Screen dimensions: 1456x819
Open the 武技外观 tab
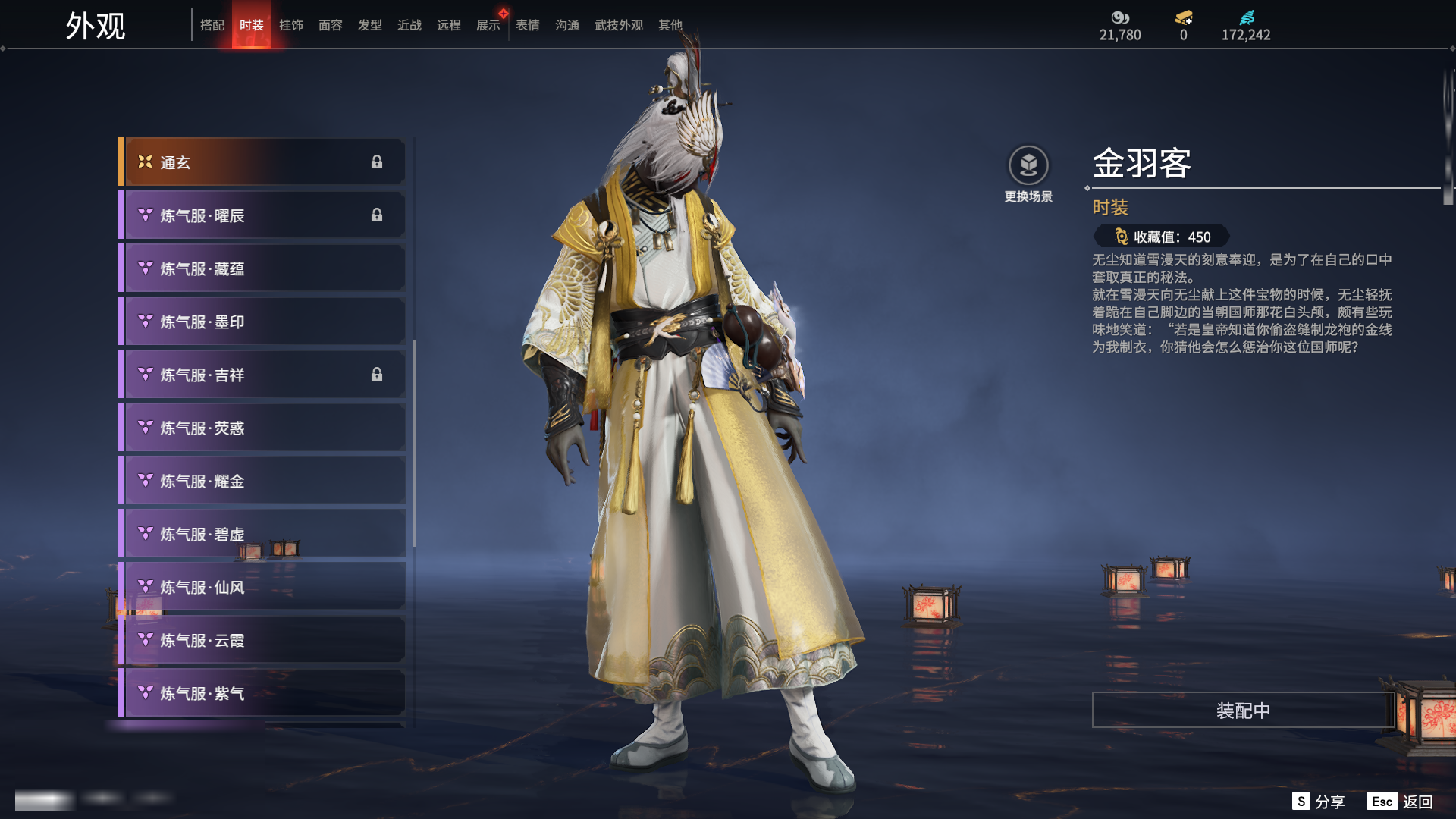619,25
